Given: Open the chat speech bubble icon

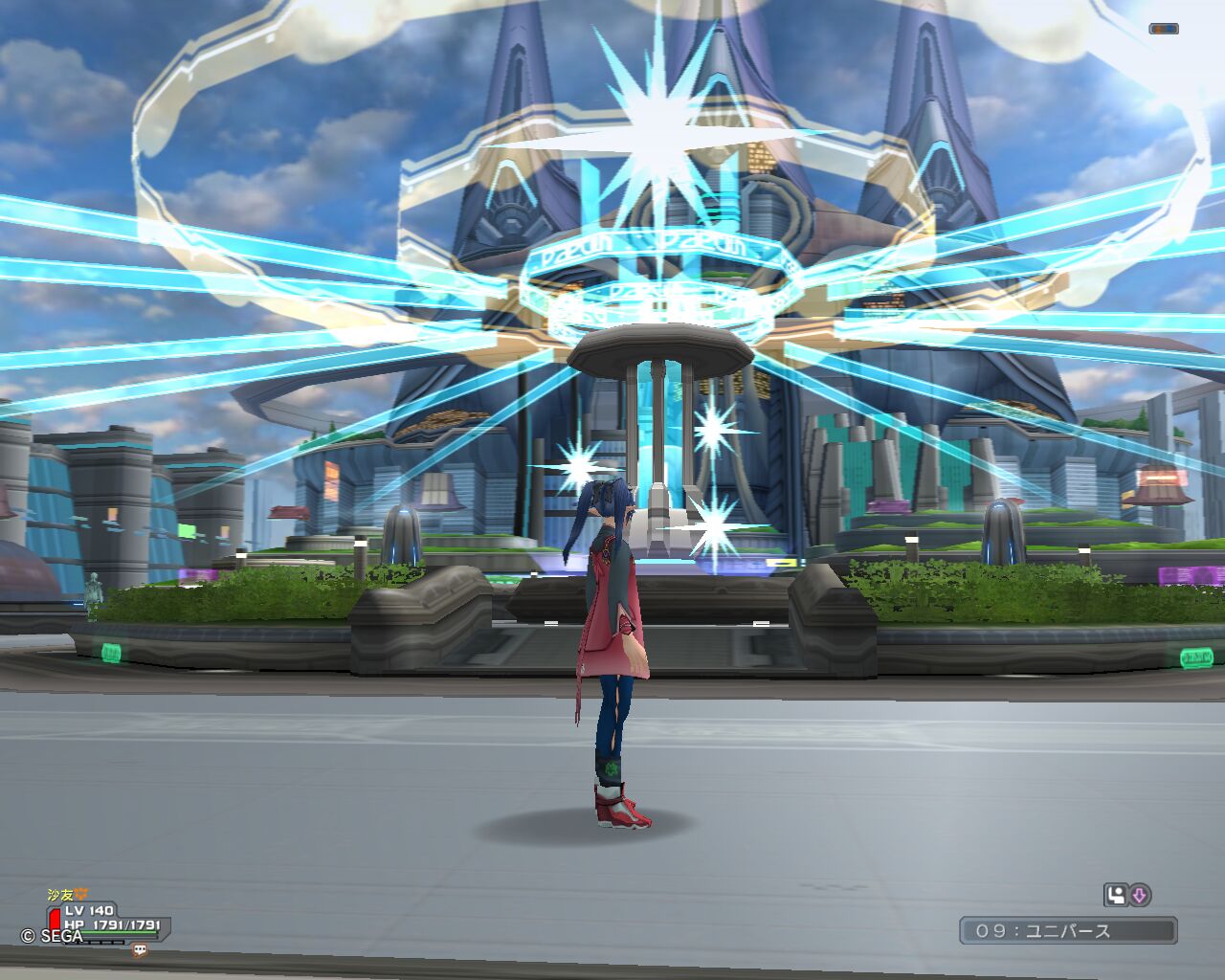Looking at the screenshot, I should pyautogui.click(x=140, y=950).
